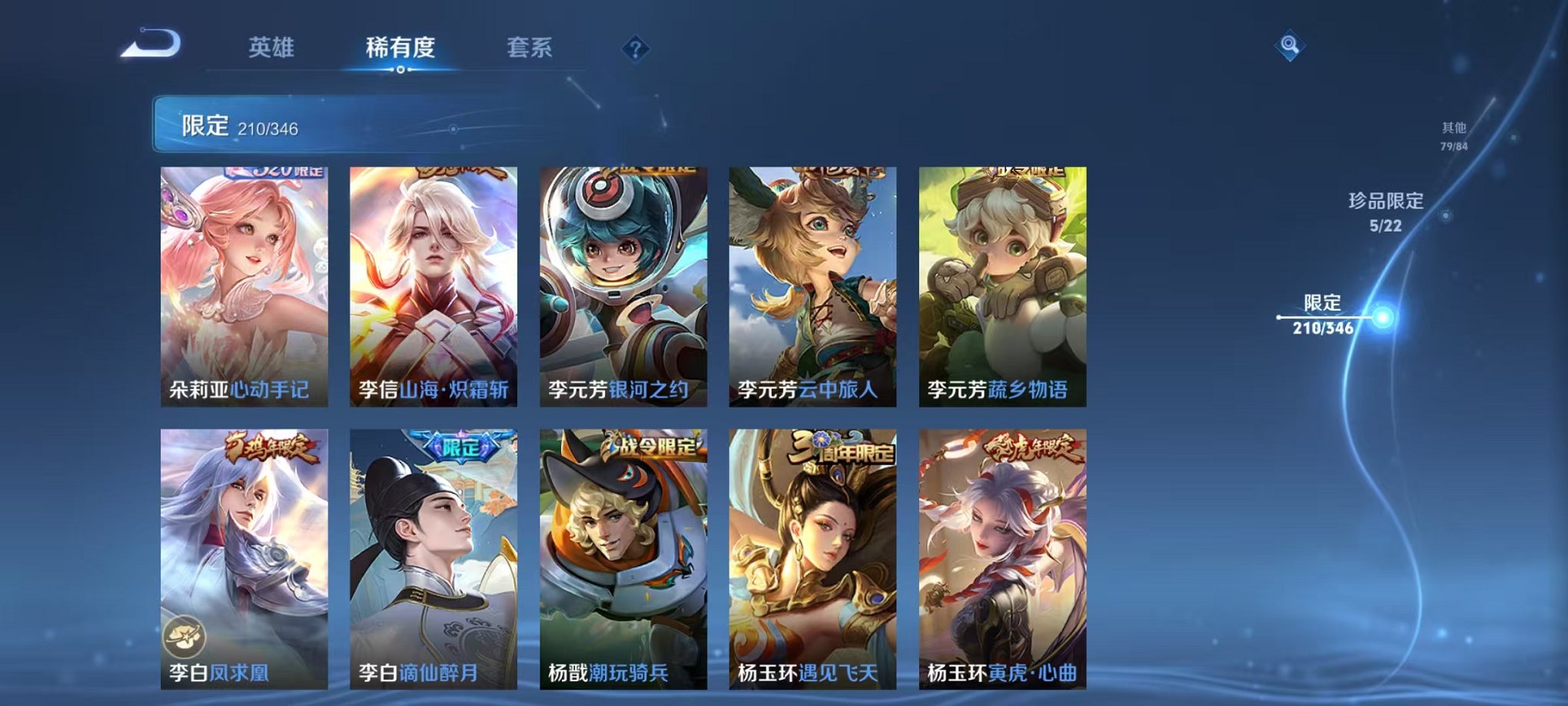This screenshot has width=1568, height=706.
Task: Click the page indicator dot under 稀有度
Action: [400, 71]
